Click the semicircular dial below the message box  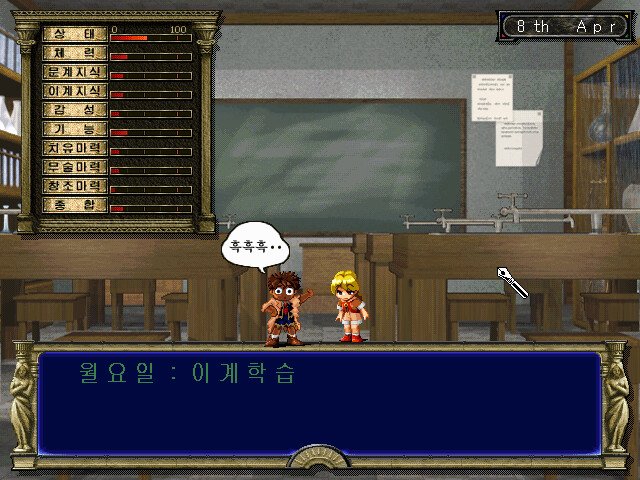pos(319,460)
